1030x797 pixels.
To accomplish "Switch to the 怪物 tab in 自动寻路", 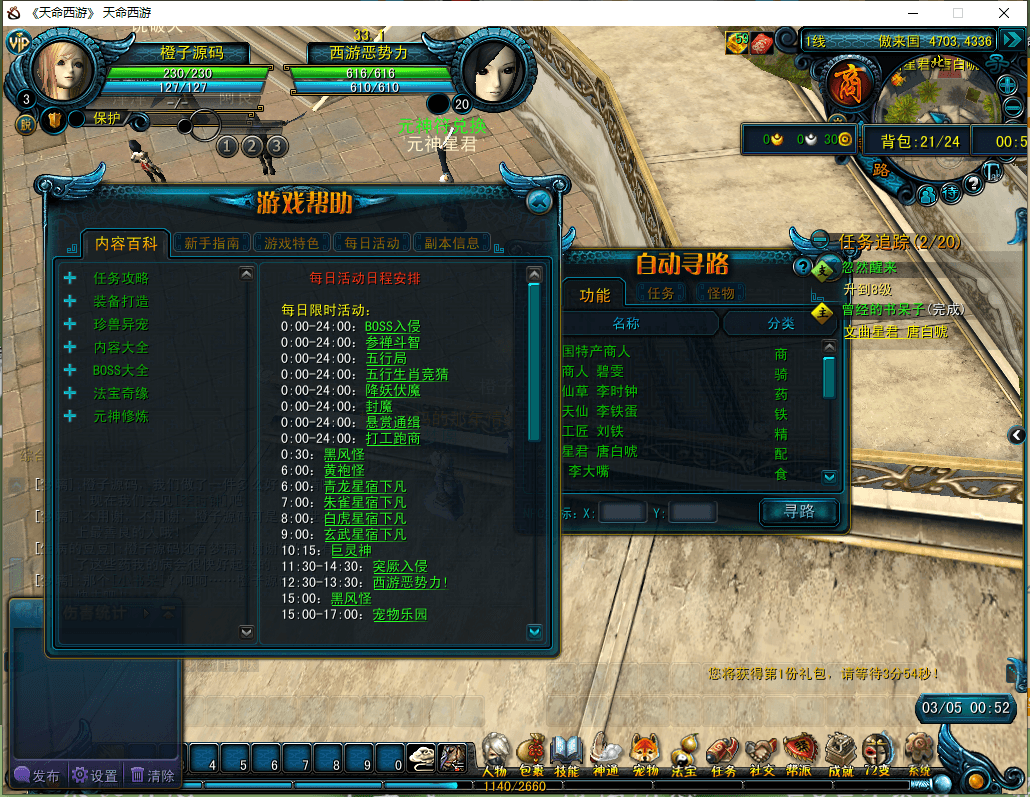I will 721,293.
